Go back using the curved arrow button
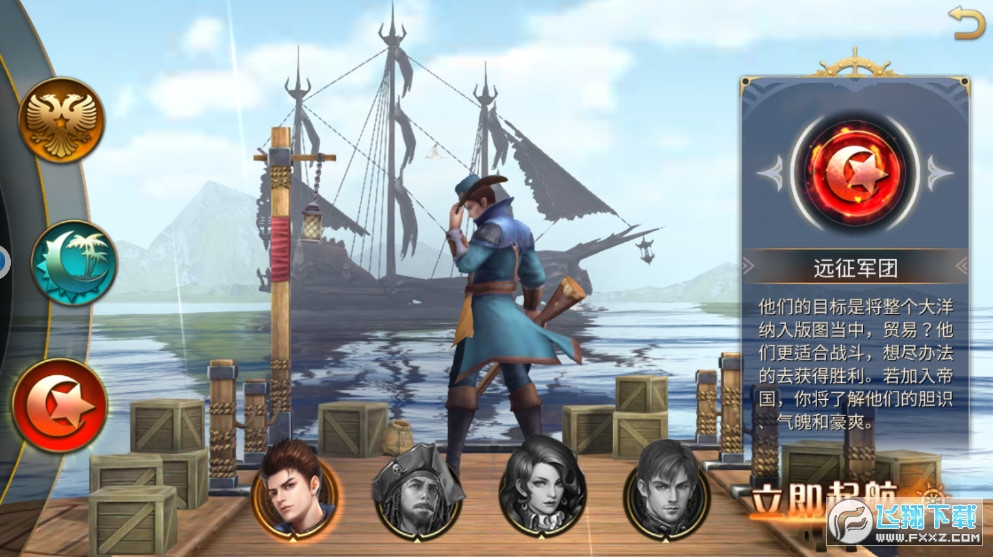The height and width of the screenshot is (557, 993). pyautogui.click(x=967, y=23)
